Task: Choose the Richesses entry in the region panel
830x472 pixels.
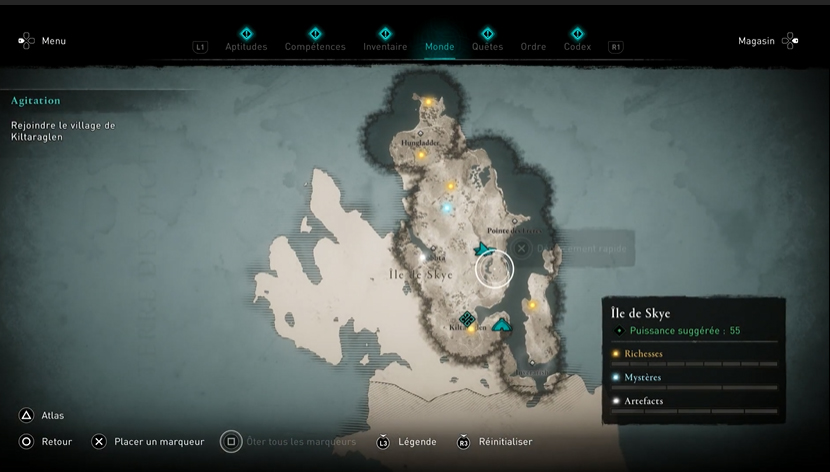Action: [x=643, y=354]
